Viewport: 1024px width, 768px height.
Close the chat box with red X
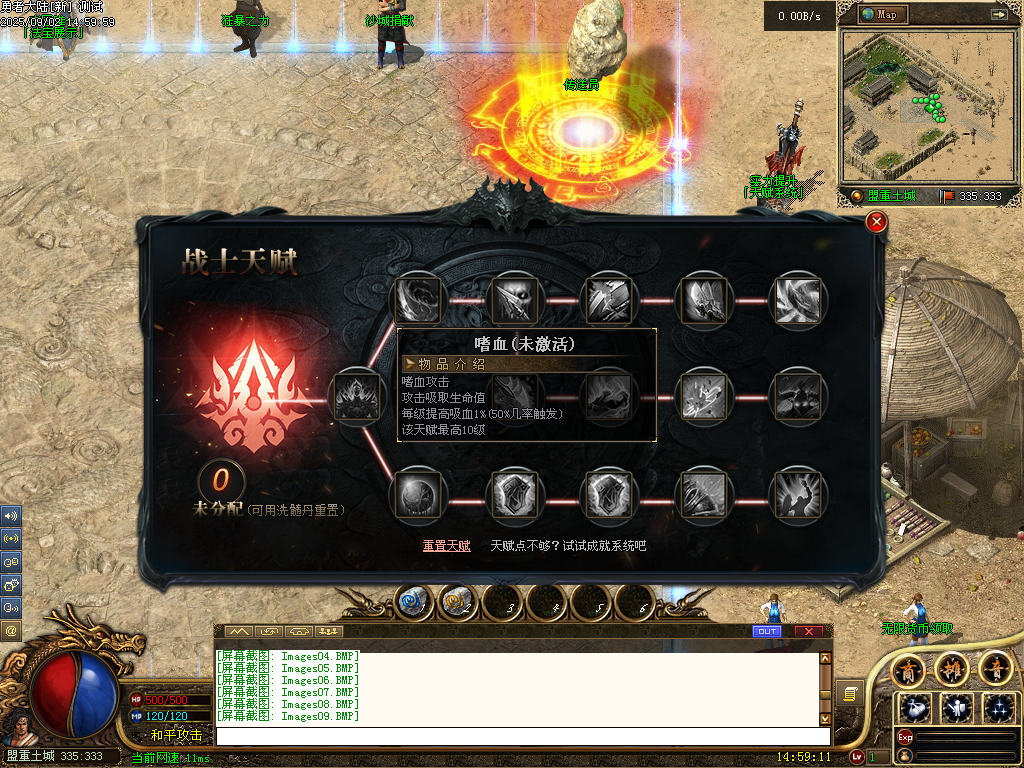tap(808, 632)
